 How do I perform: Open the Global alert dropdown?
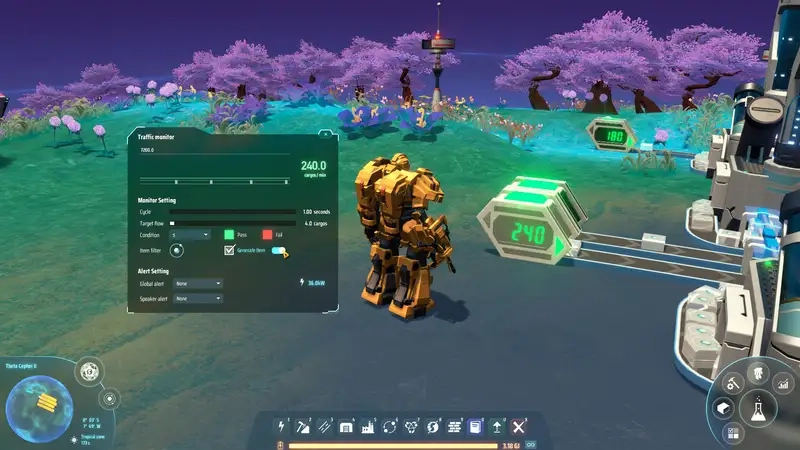[197, 283]
